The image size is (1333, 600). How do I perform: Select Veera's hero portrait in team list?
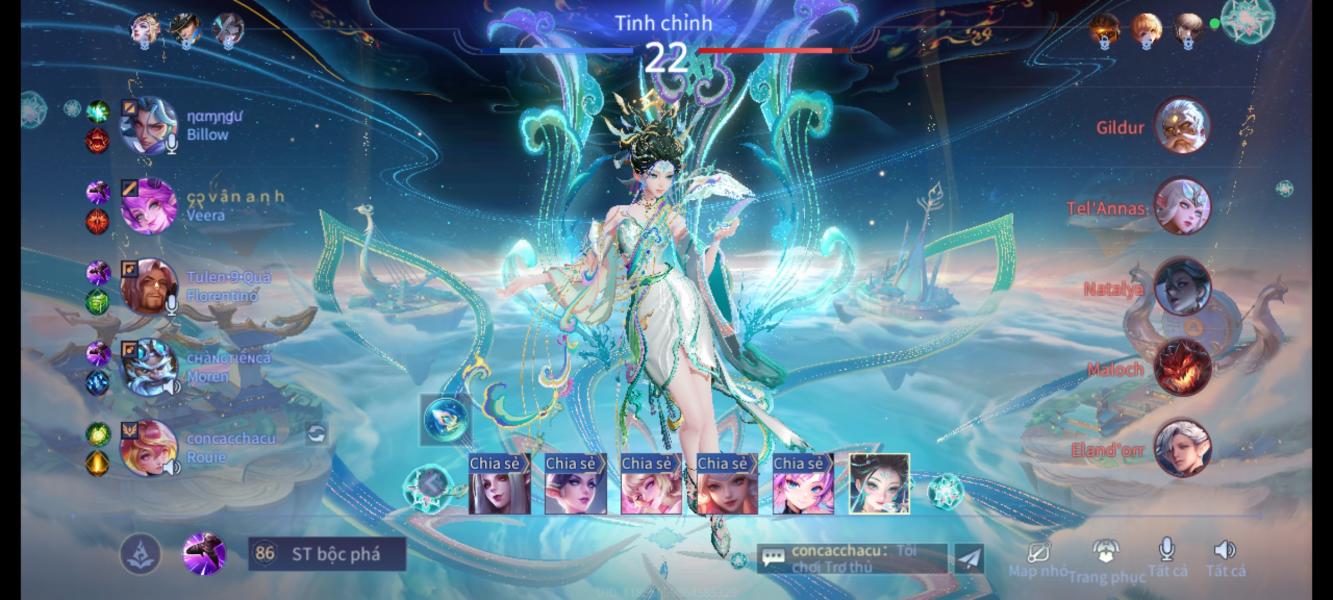(148, 206)
